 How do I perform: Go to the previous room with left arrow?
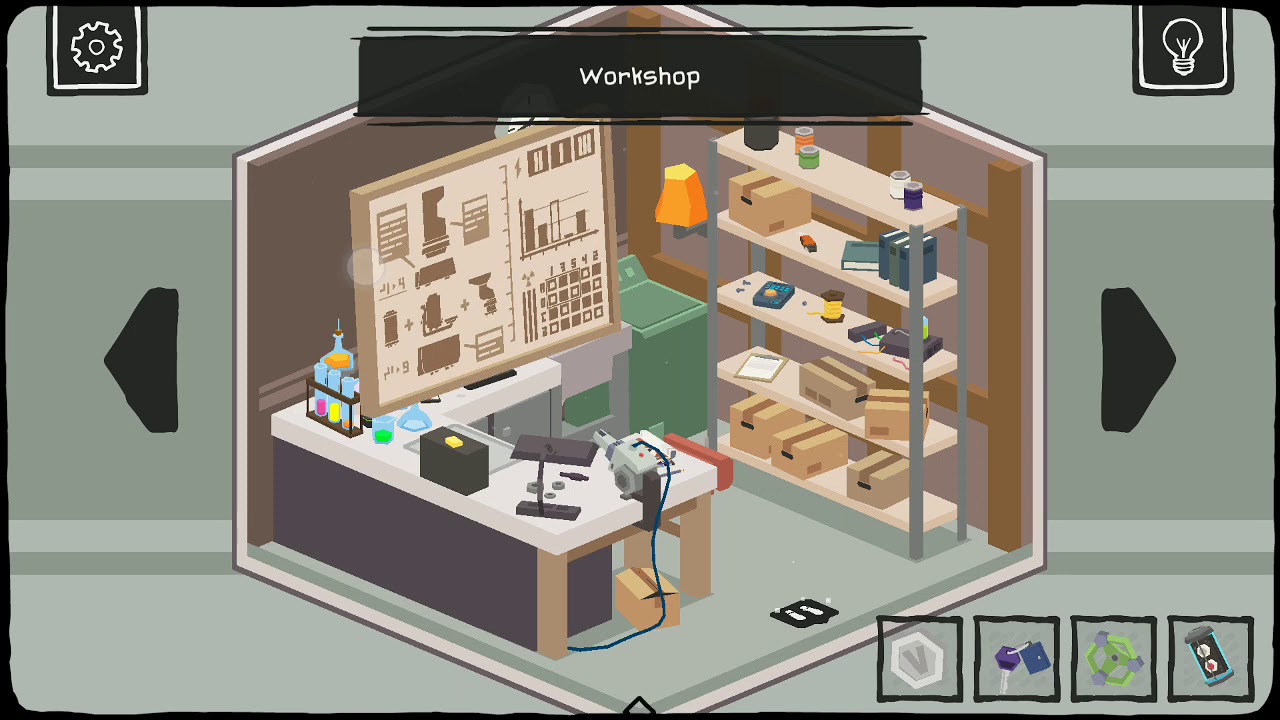143,360
